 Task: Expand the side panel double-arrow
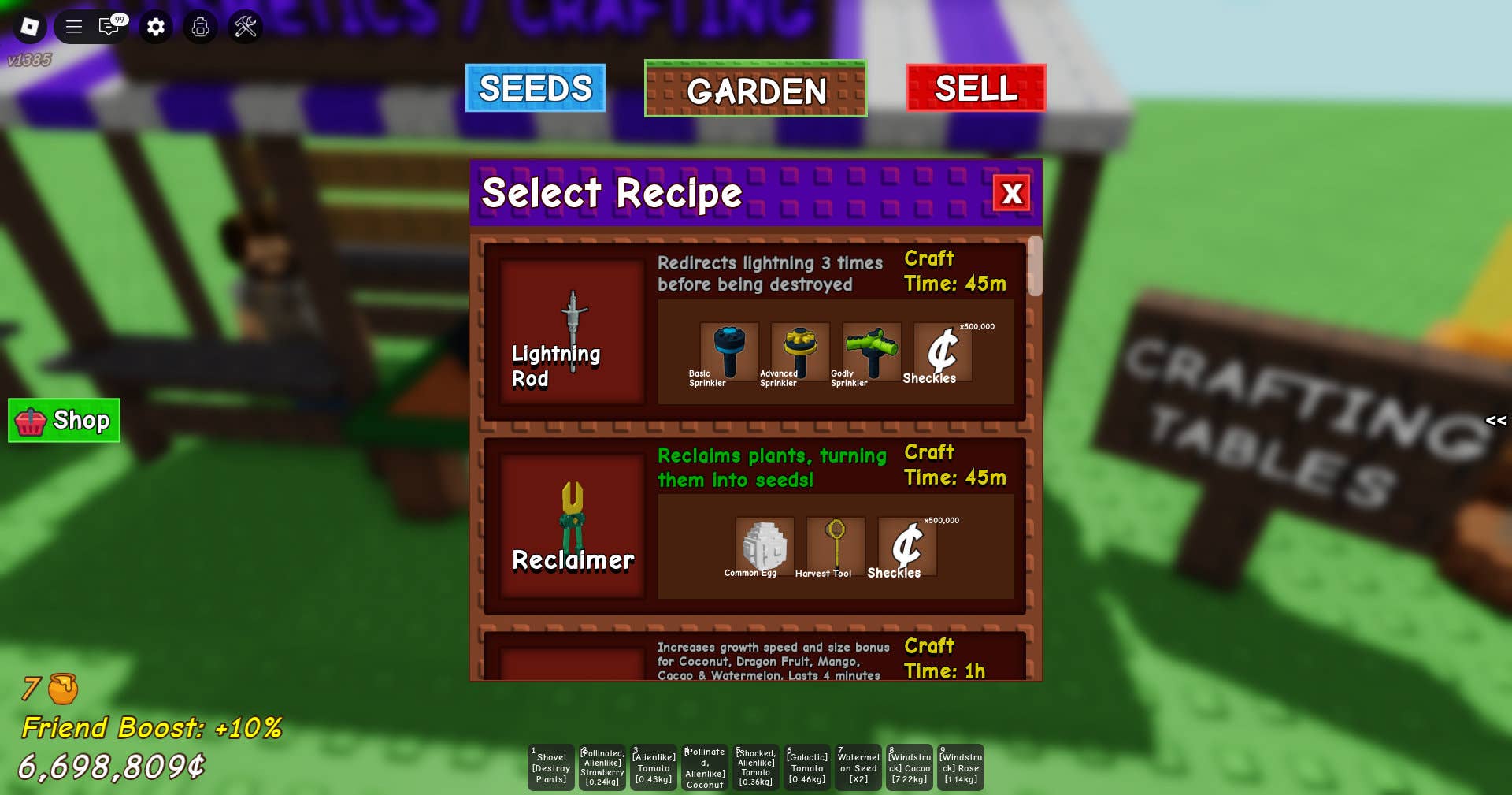tap(1495, 421)
